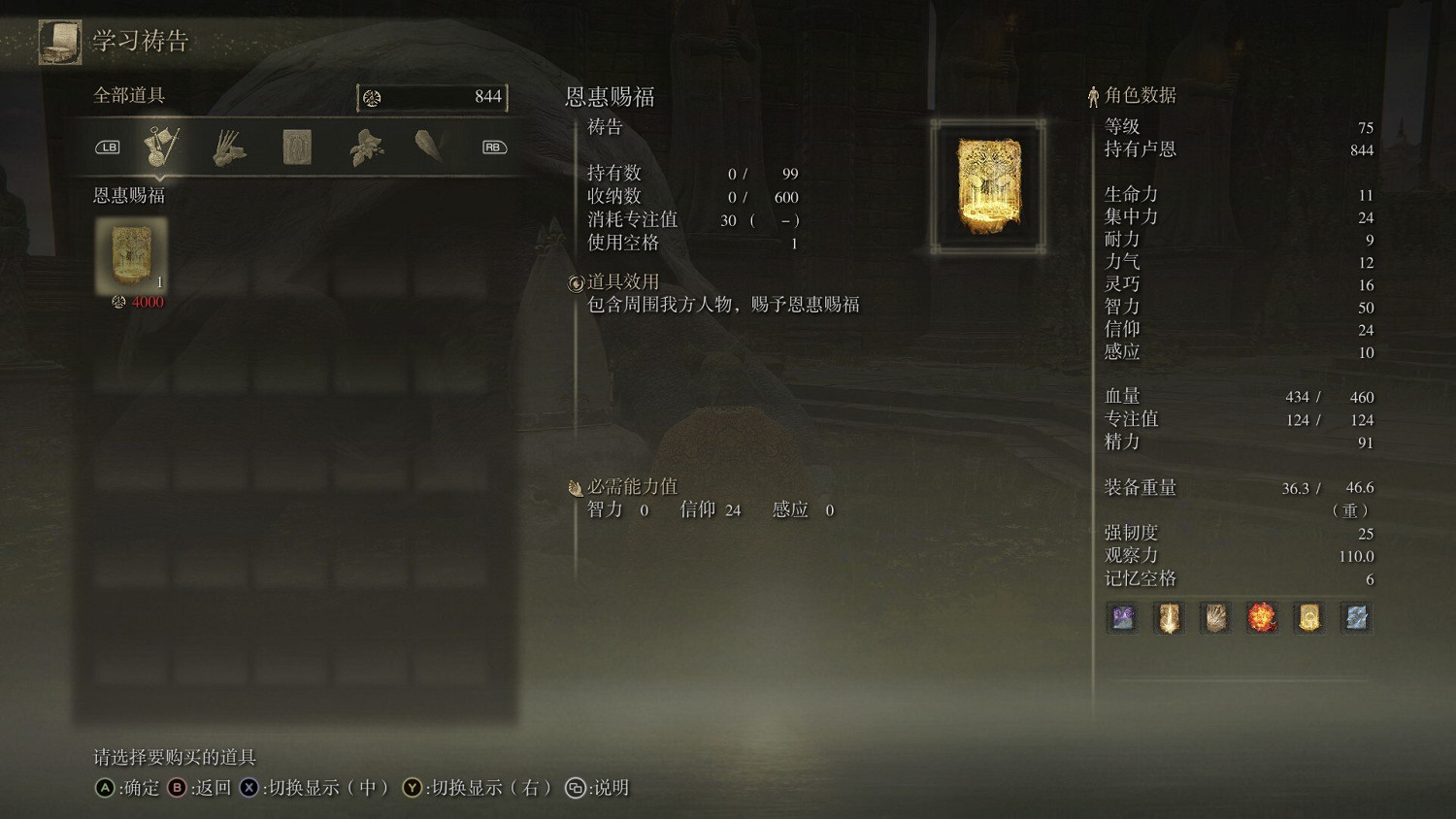1456x819 pixels.
Task: Click the fire incantation memory slot icon
Action: pyautogui.click(x=1263, y=618)
